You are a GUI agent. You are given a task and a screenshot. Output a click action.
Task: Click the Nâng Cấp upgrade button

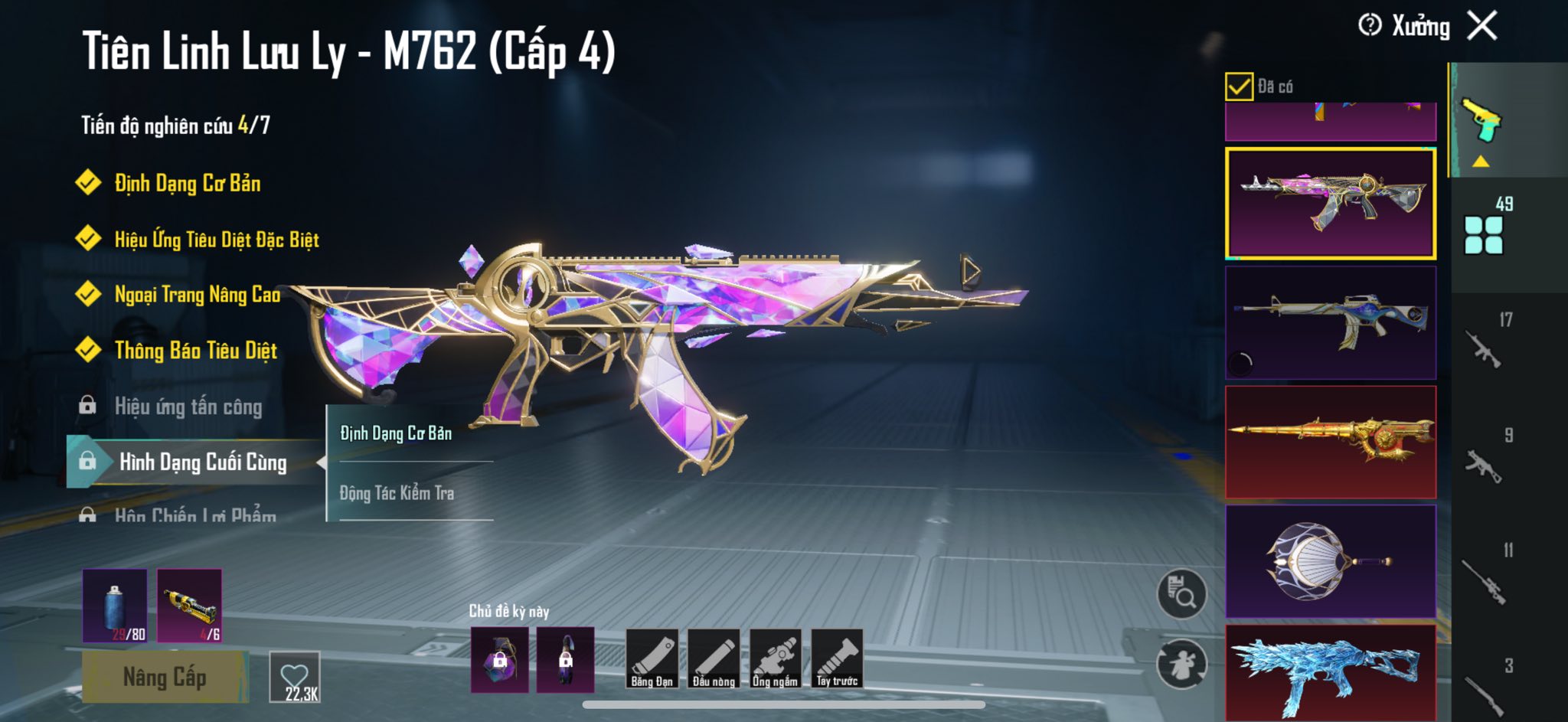pos(165,677)
